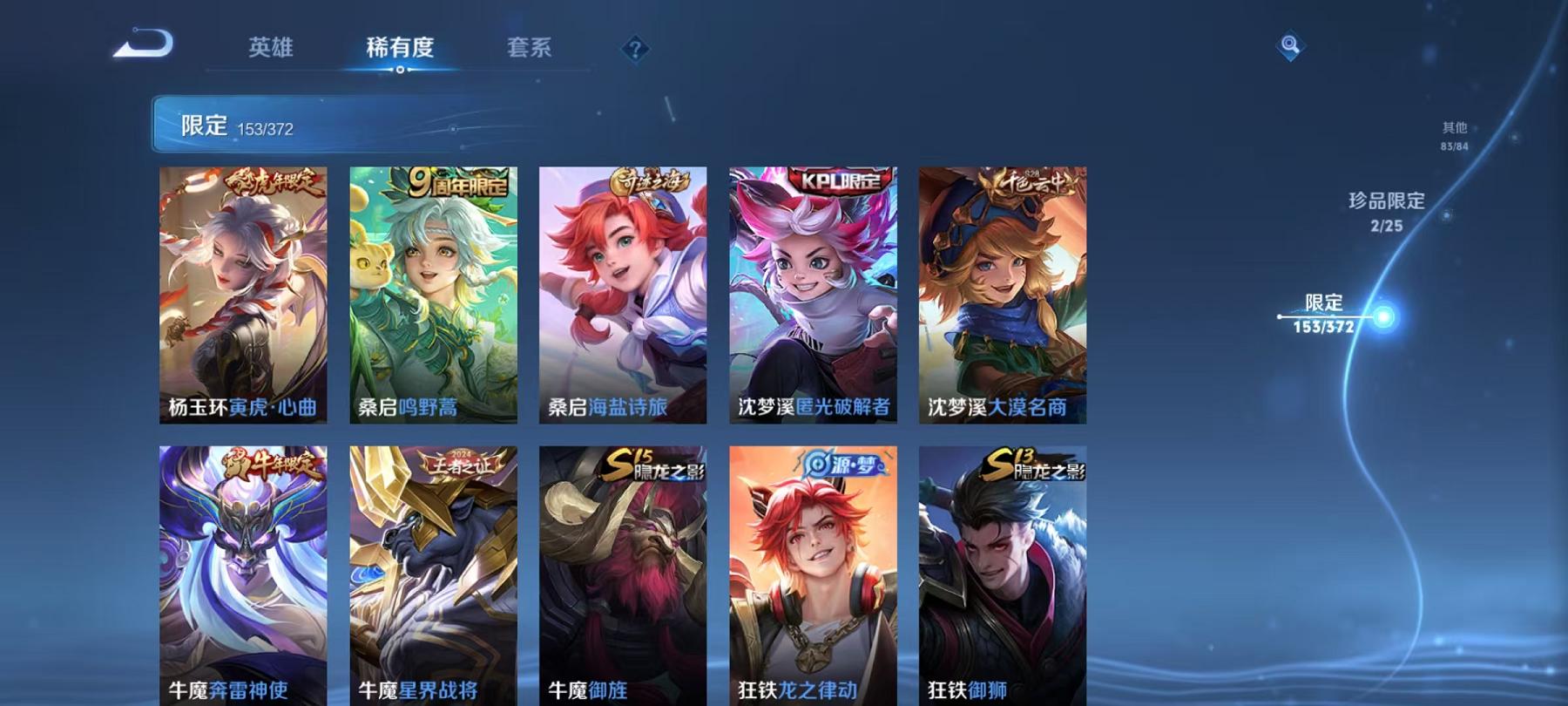Screen dimensions: 1568x706
Task: Click the help question mark icon
Action: (639, 50)
